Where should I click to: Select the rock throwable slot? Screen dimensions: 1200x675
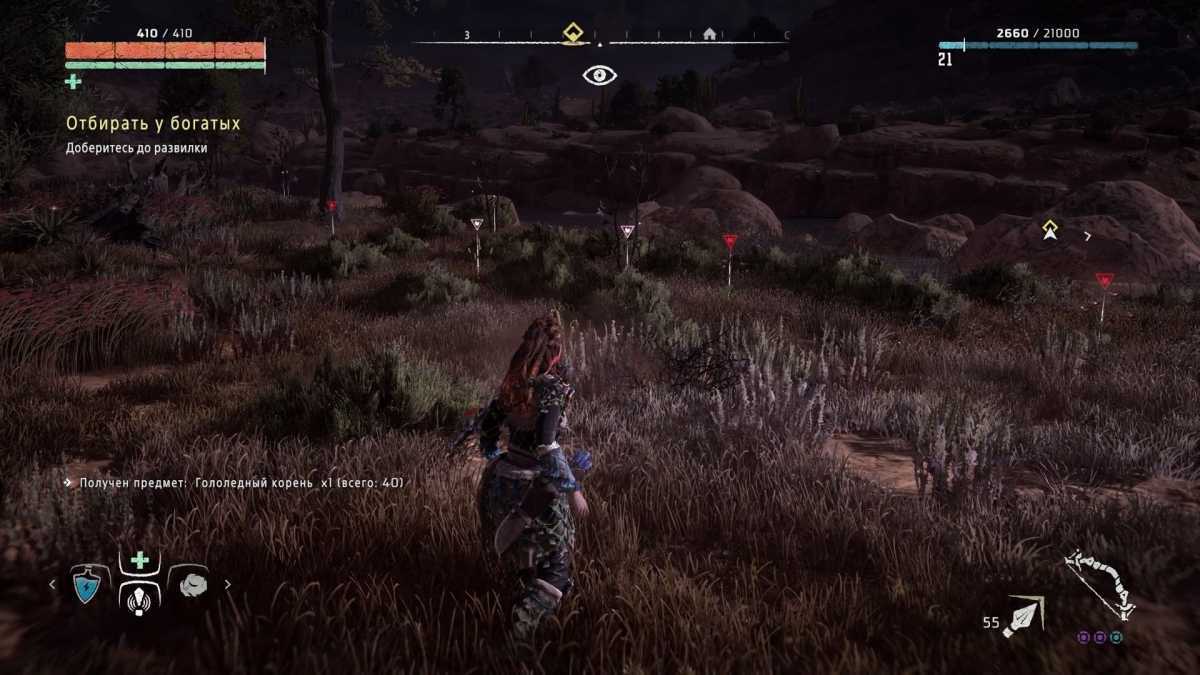[x=192, y=584]
